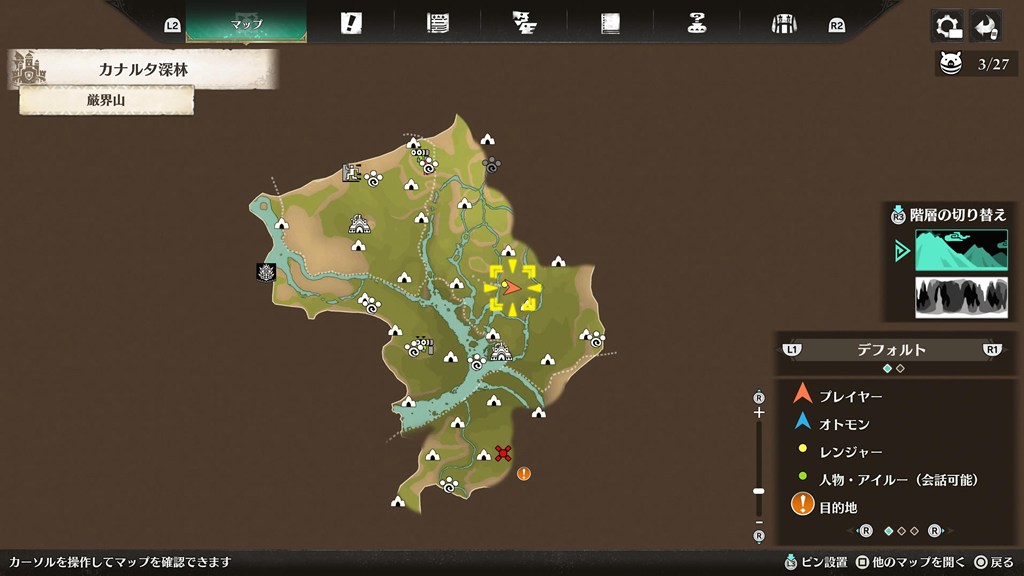1024x576 pixels.
Task: Open the gear settings icon
Action: [946, 25]
